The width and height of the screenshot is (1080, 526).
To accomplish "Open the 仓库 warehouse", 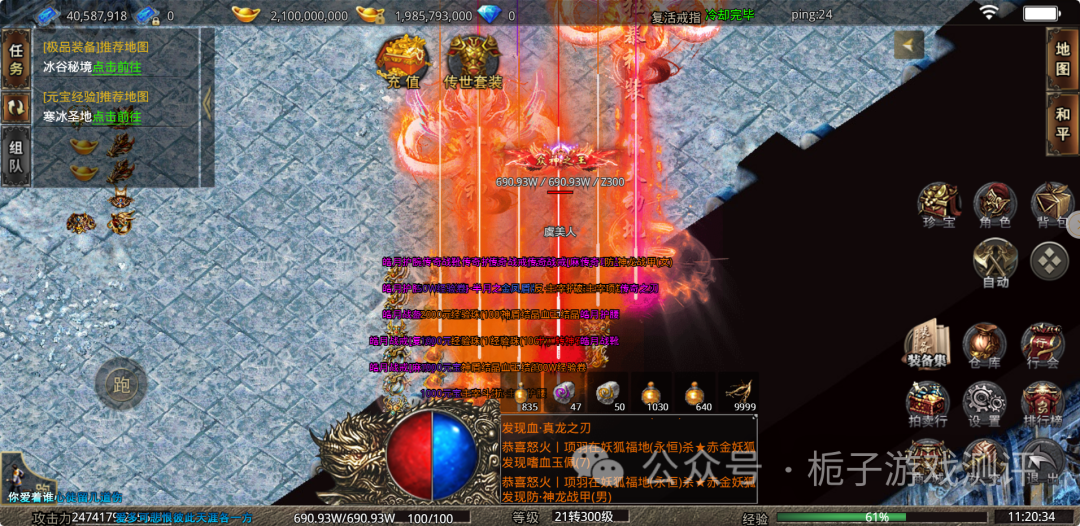I will tap(984, 346).
